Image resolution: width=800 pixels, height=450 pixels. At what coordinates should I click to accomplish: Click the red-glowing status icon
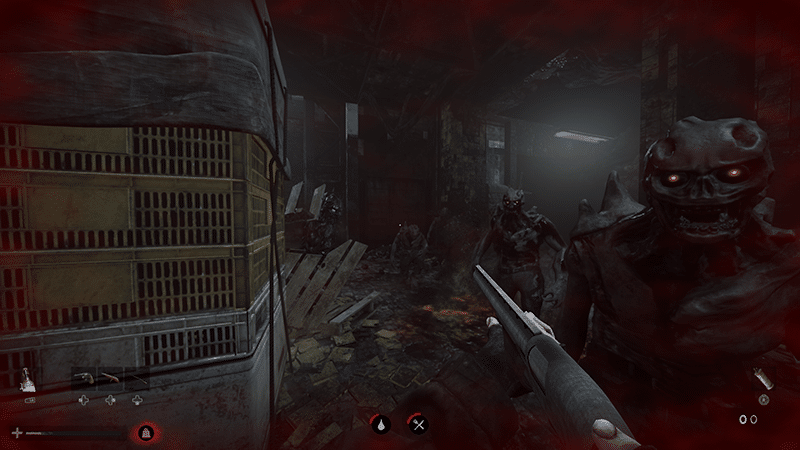coord(145,433)
